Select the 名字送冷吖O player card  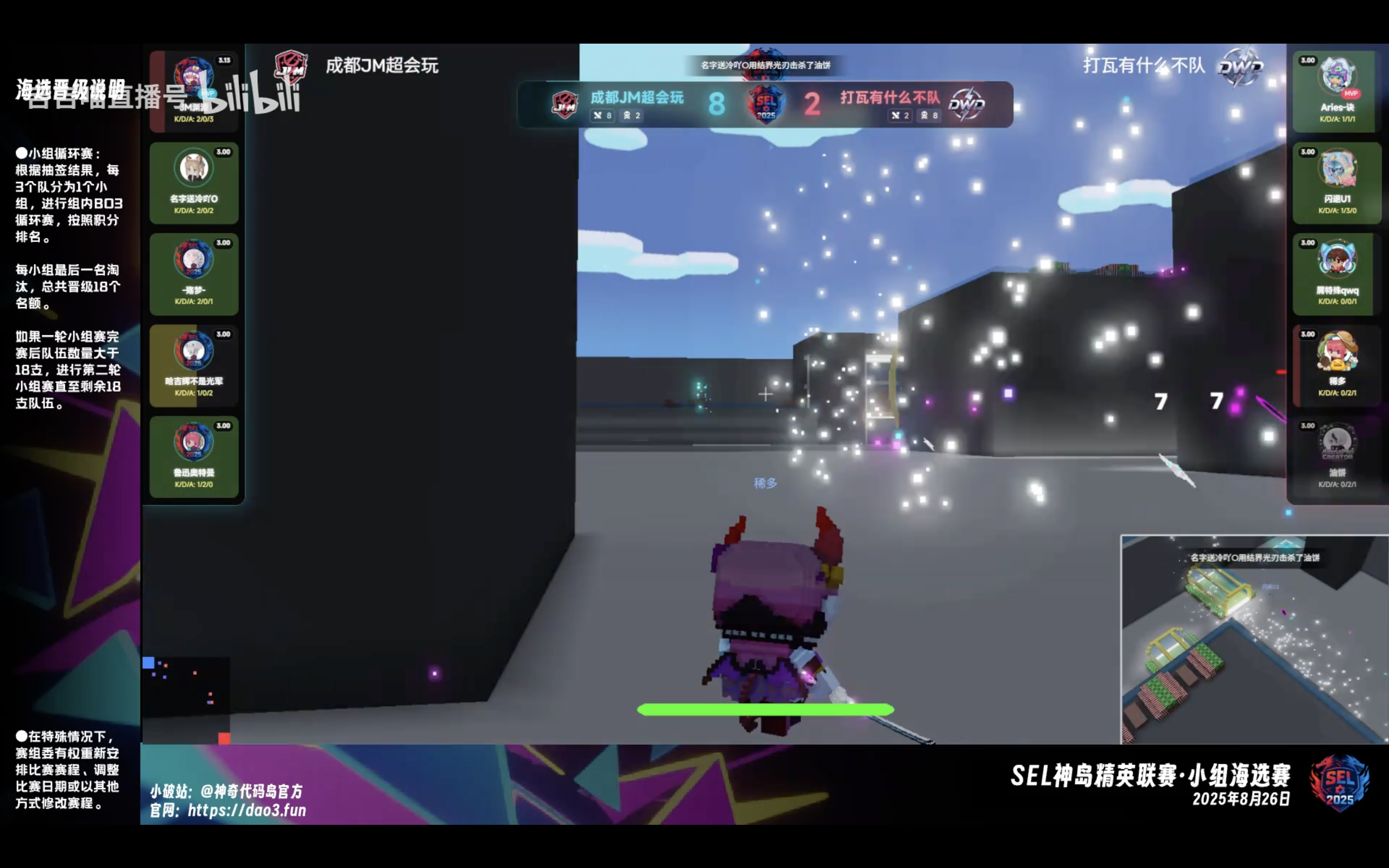tap(193, 183)
